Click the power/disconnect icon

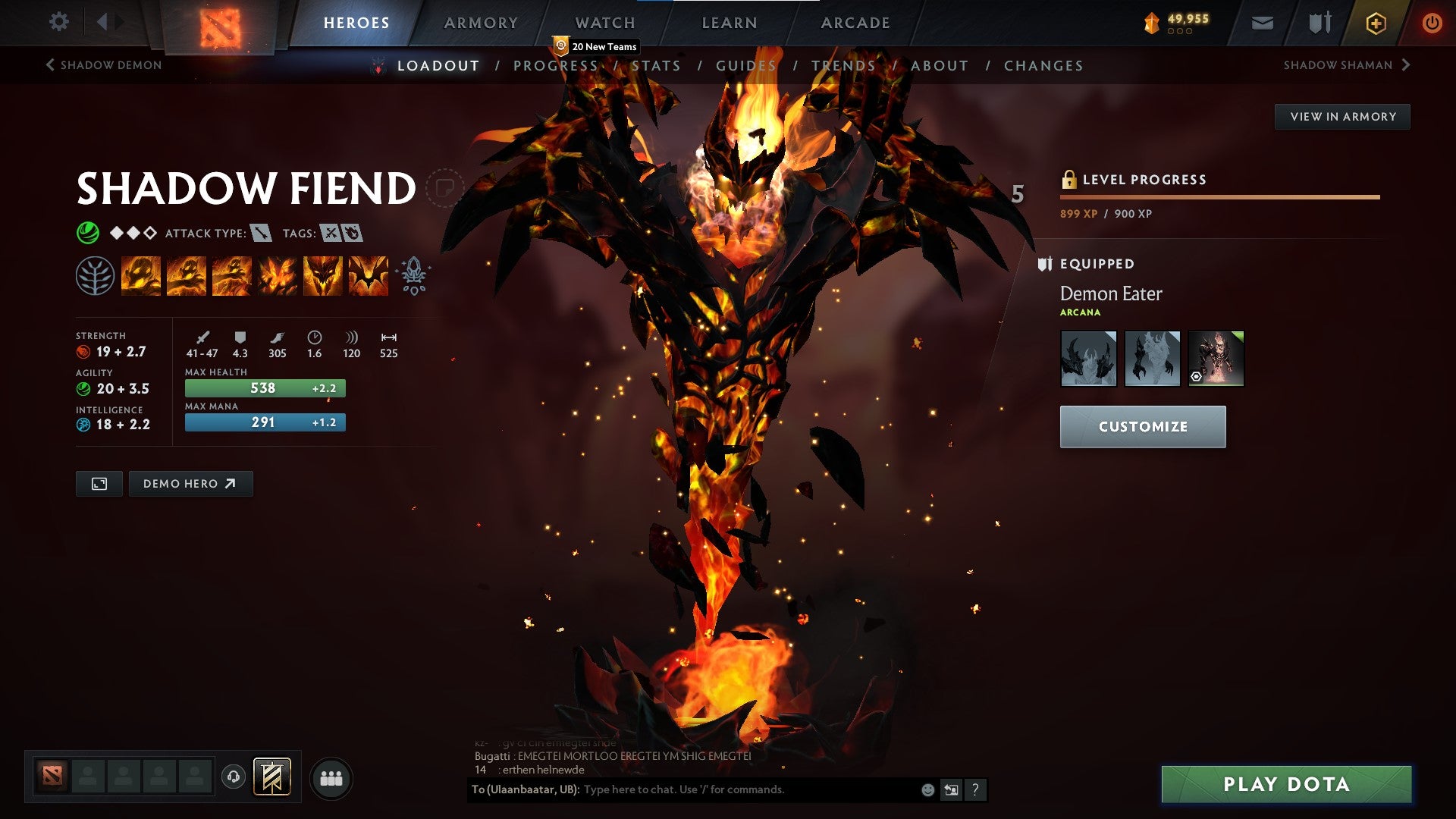coord(1433,23)
